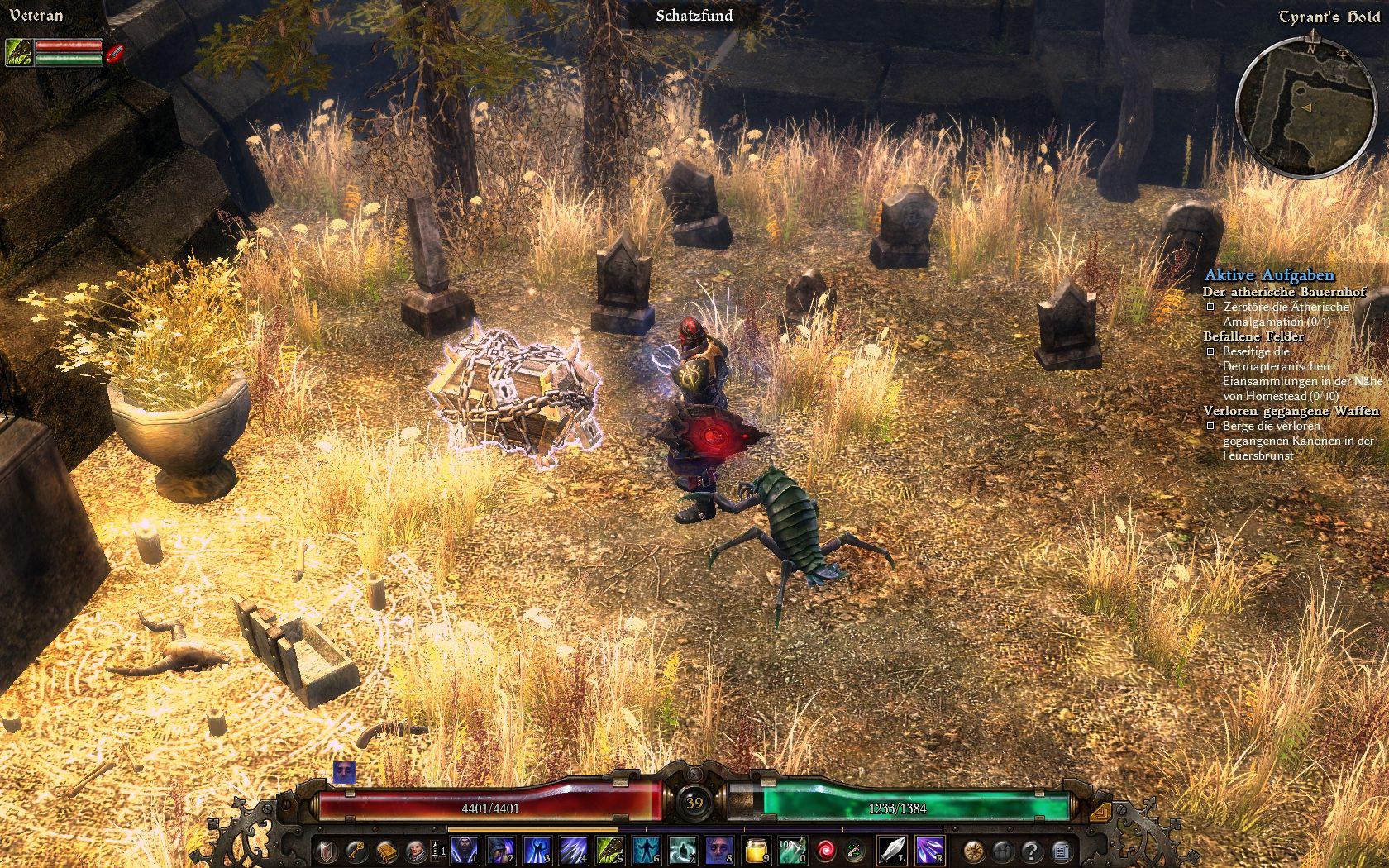The image size is (1389, 868).
Task: Open the help question mark button
Action: tap(1031, 850)
